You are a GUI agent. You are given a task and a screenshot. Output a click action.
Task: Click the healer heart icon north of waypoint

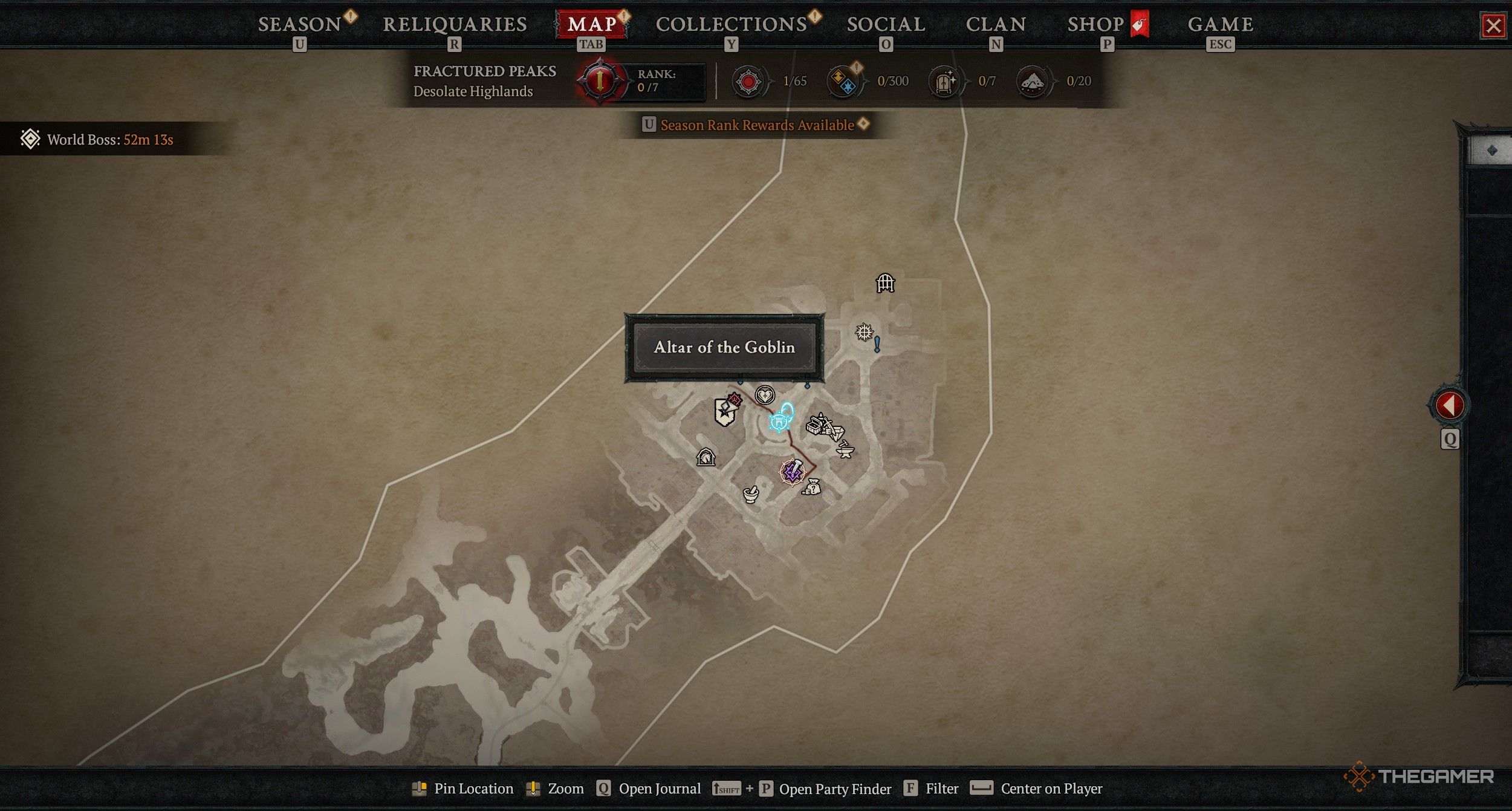point(765,395)
